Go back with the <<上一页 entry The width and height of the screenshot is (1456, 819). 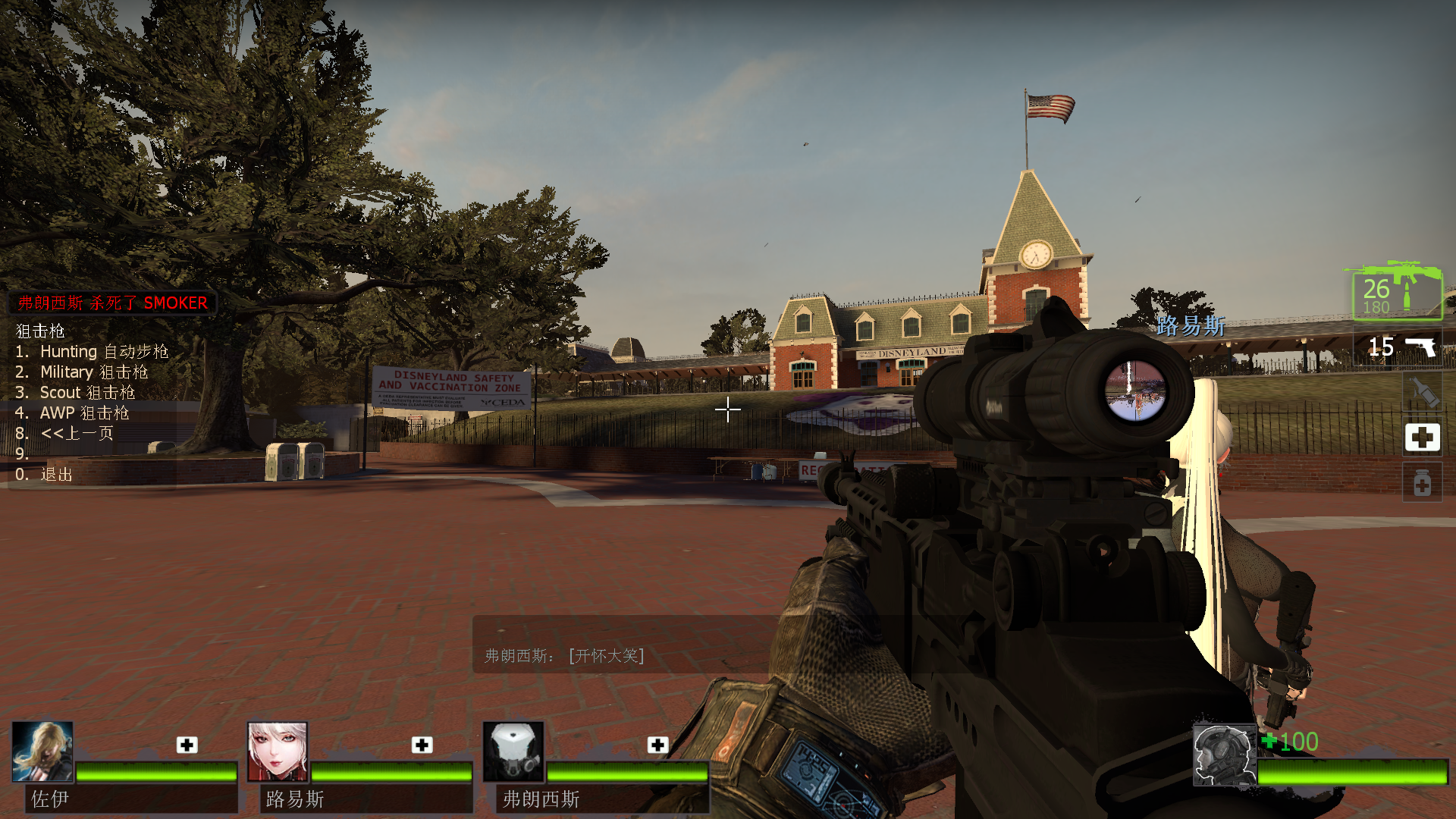point(77,434)
